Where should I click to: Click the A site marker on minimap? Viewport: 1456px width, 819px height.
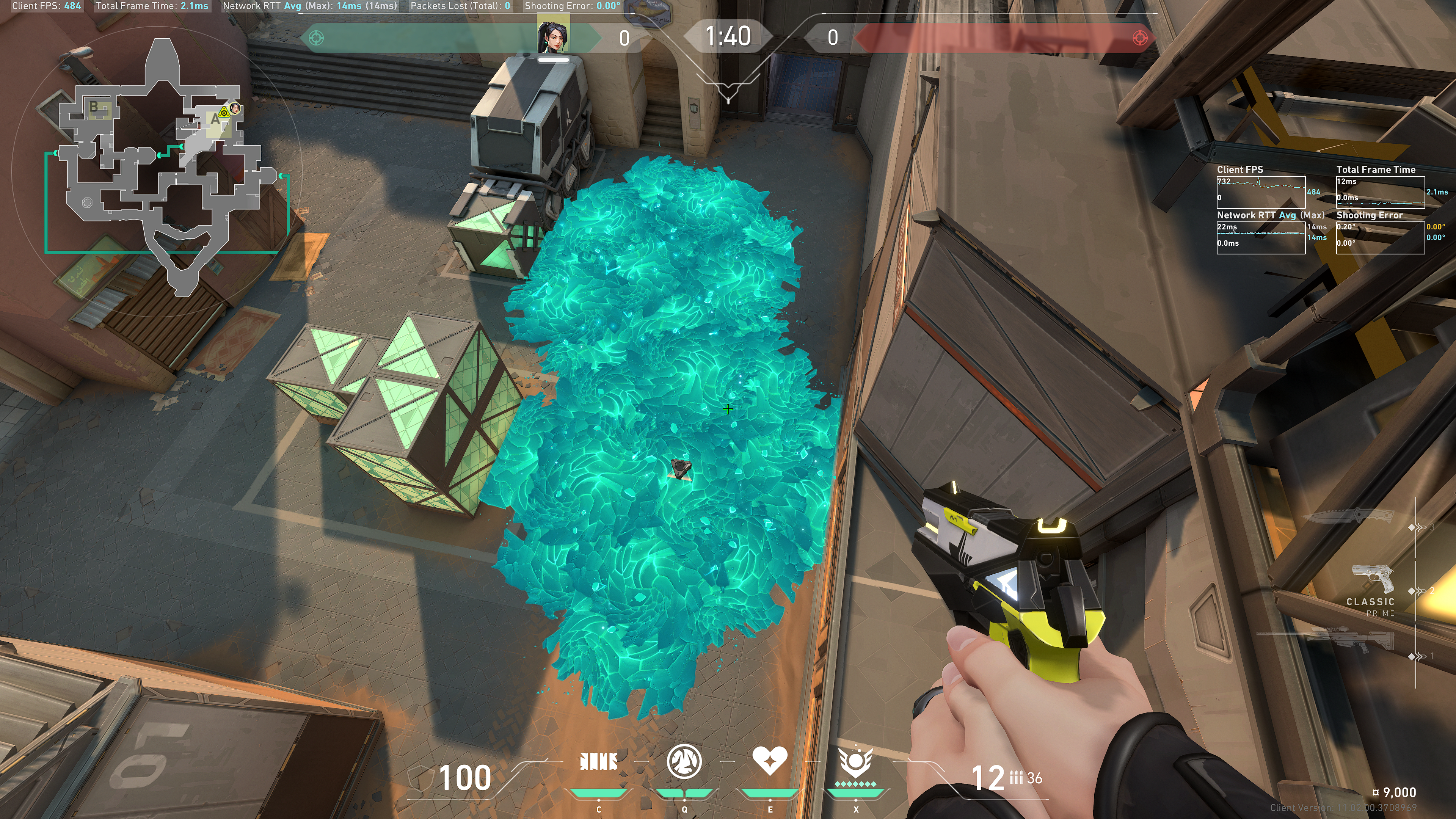(215, 120)
